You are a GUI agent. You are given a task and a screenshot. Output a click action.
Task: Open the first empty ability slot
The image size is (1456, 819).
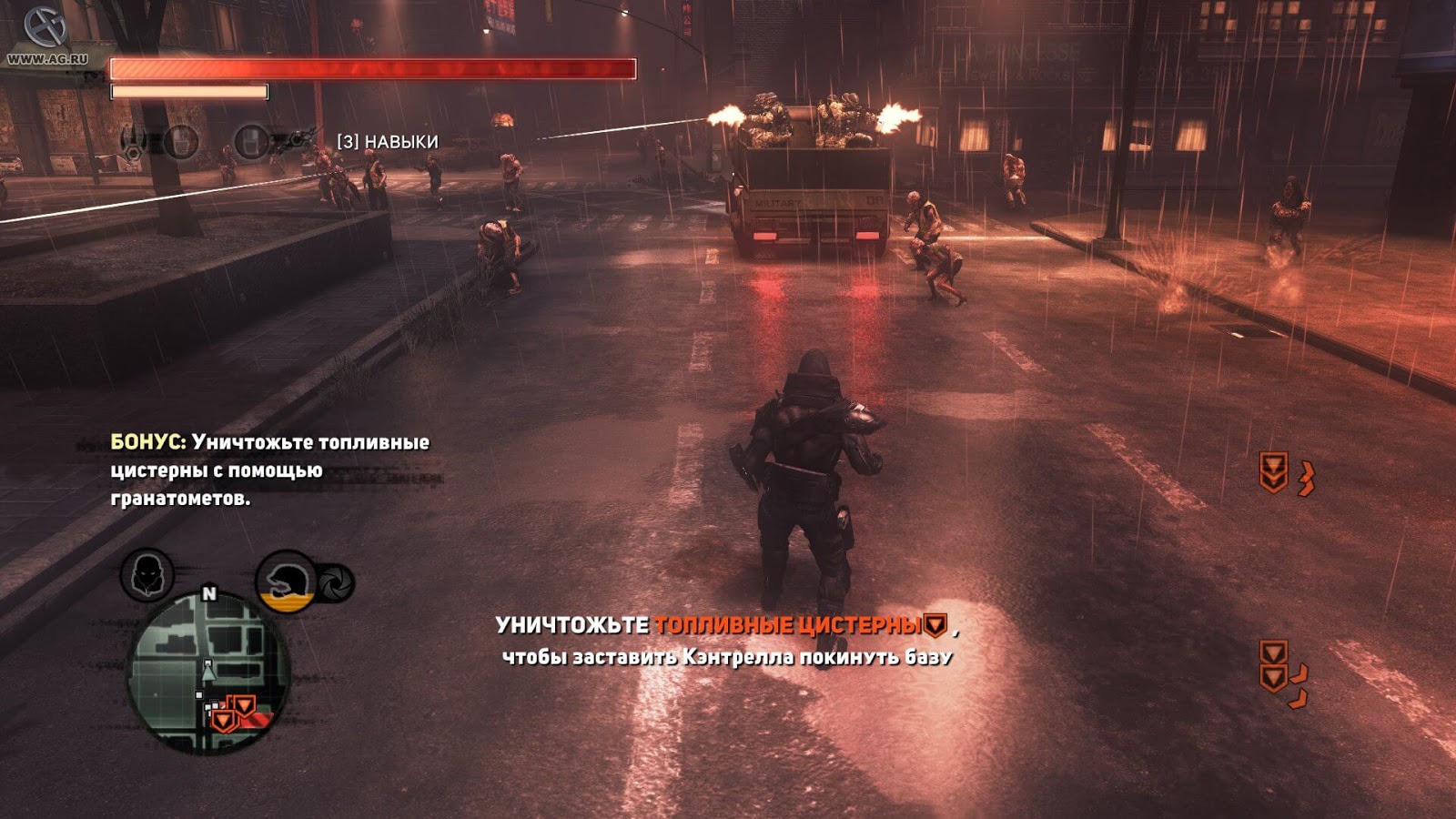[182, 141]
